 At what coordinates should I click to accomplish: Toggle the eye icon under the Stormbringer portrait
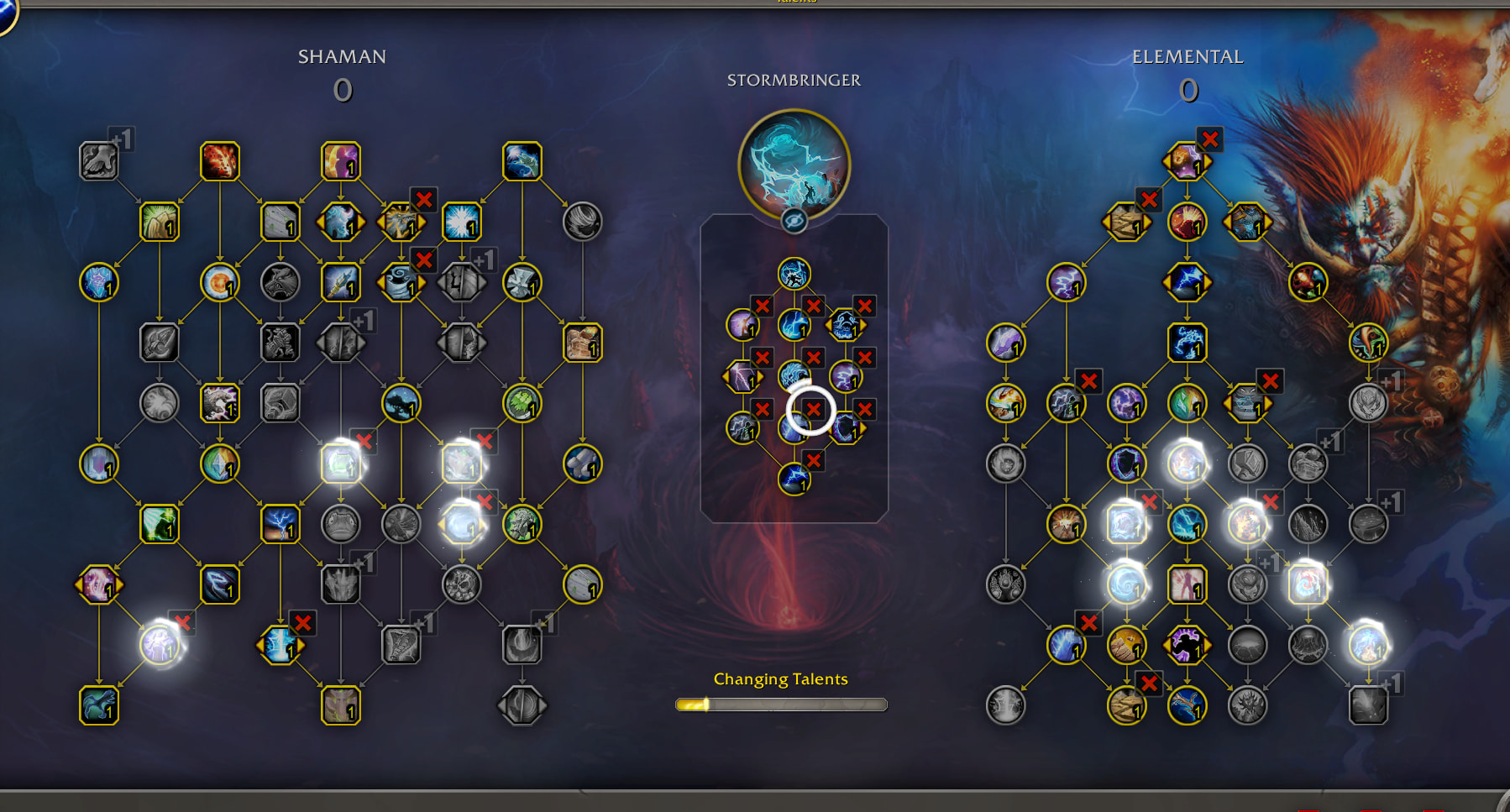794,221
